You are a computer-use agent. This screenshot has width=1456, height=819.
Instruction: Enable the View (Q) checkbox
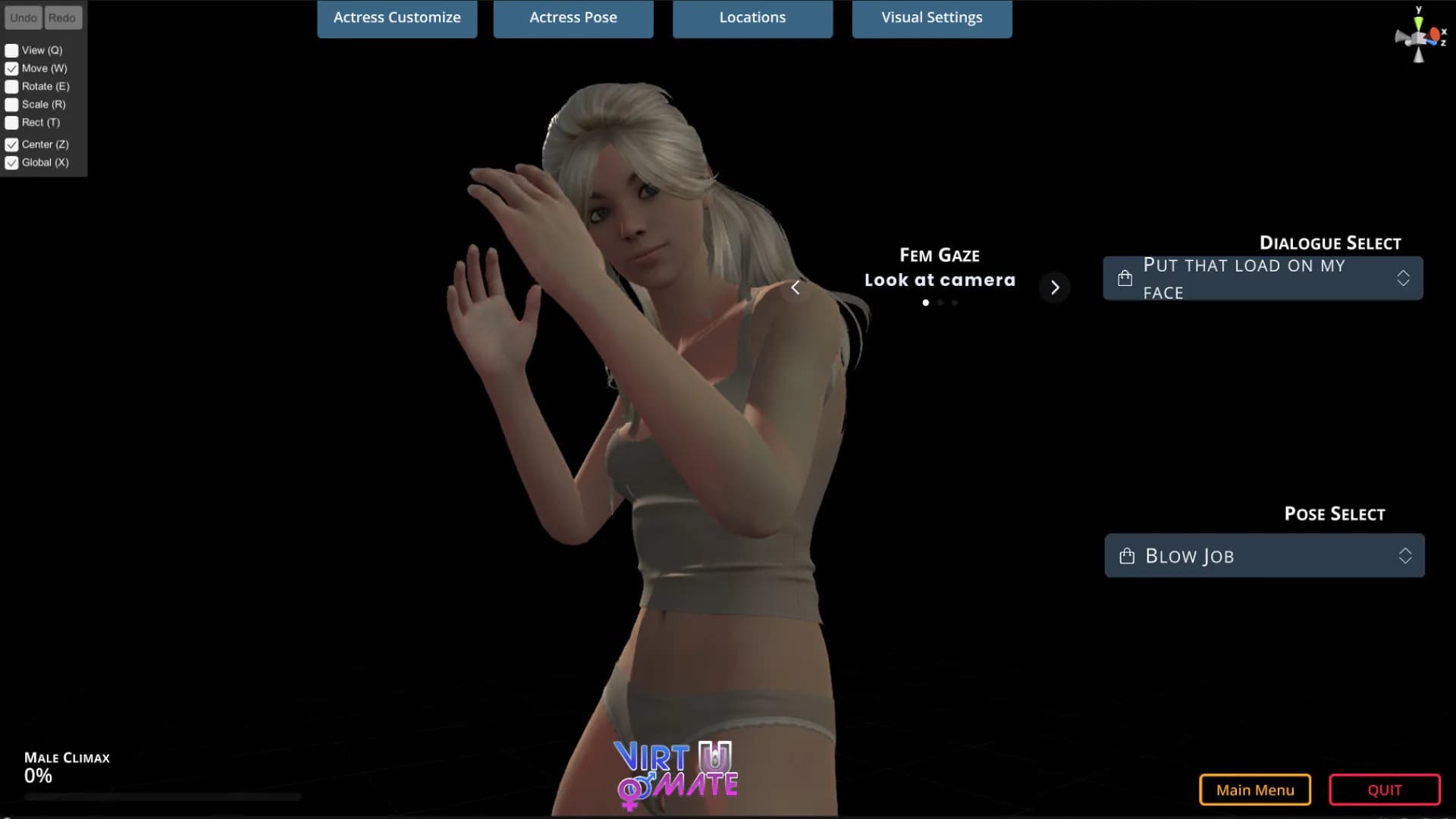click(11, 50)
